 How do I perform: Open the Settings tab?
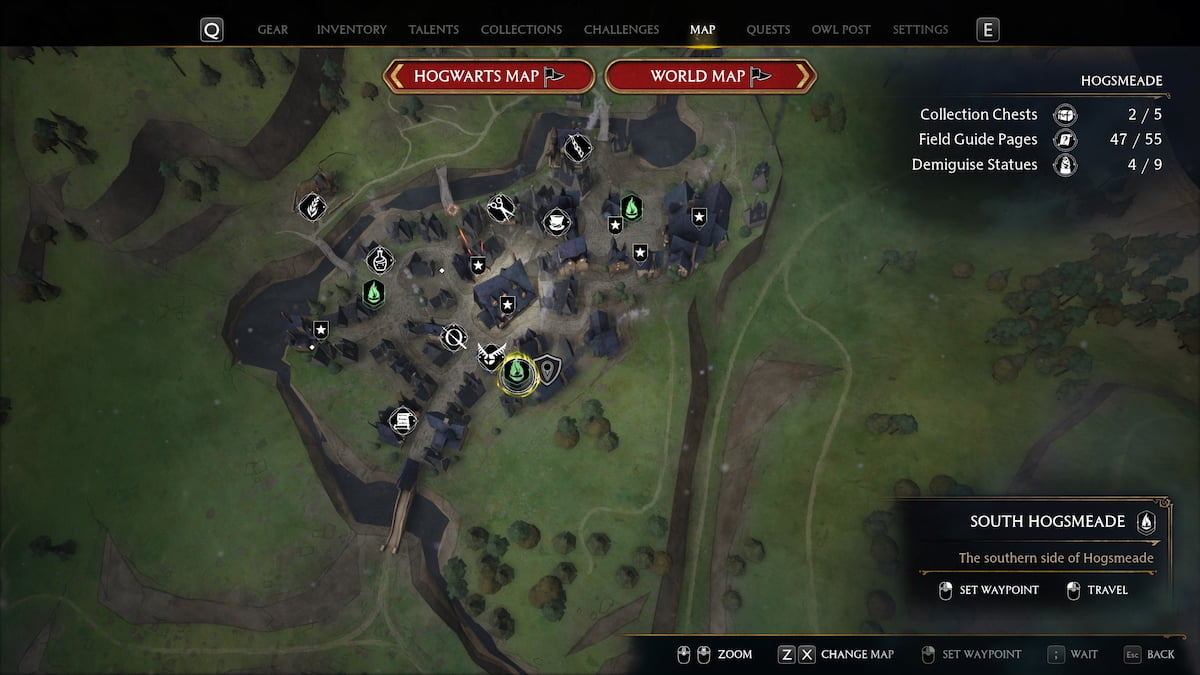pos(920,30)
